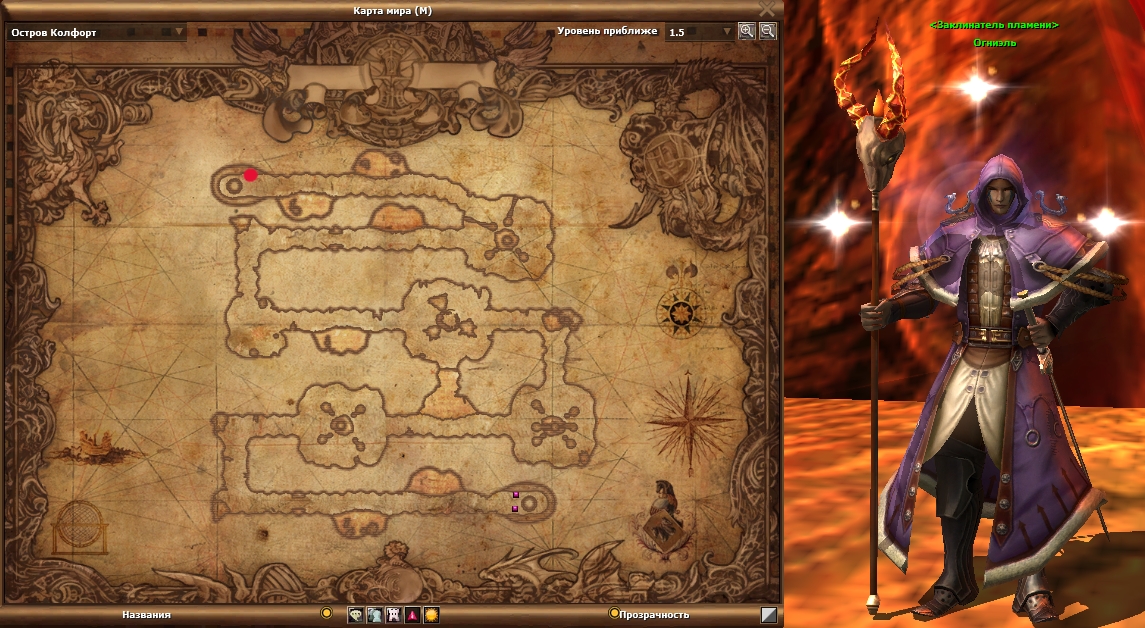This screenshot has width=1145, height=628.
Task: Open the zoom level 1.5 dropdown
Action: point(727,32)
